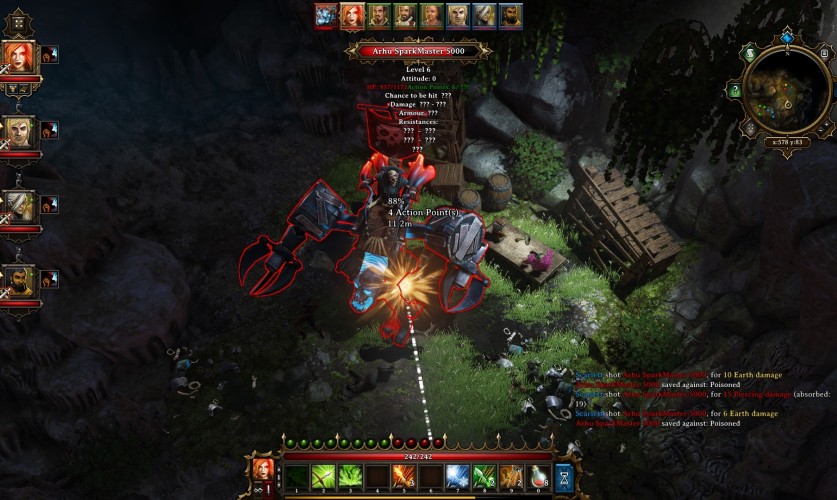Viewport: 837px width, 500px height.
Task: Activate the bow shot skill in slot 2
Action: (x=323, y=476)
